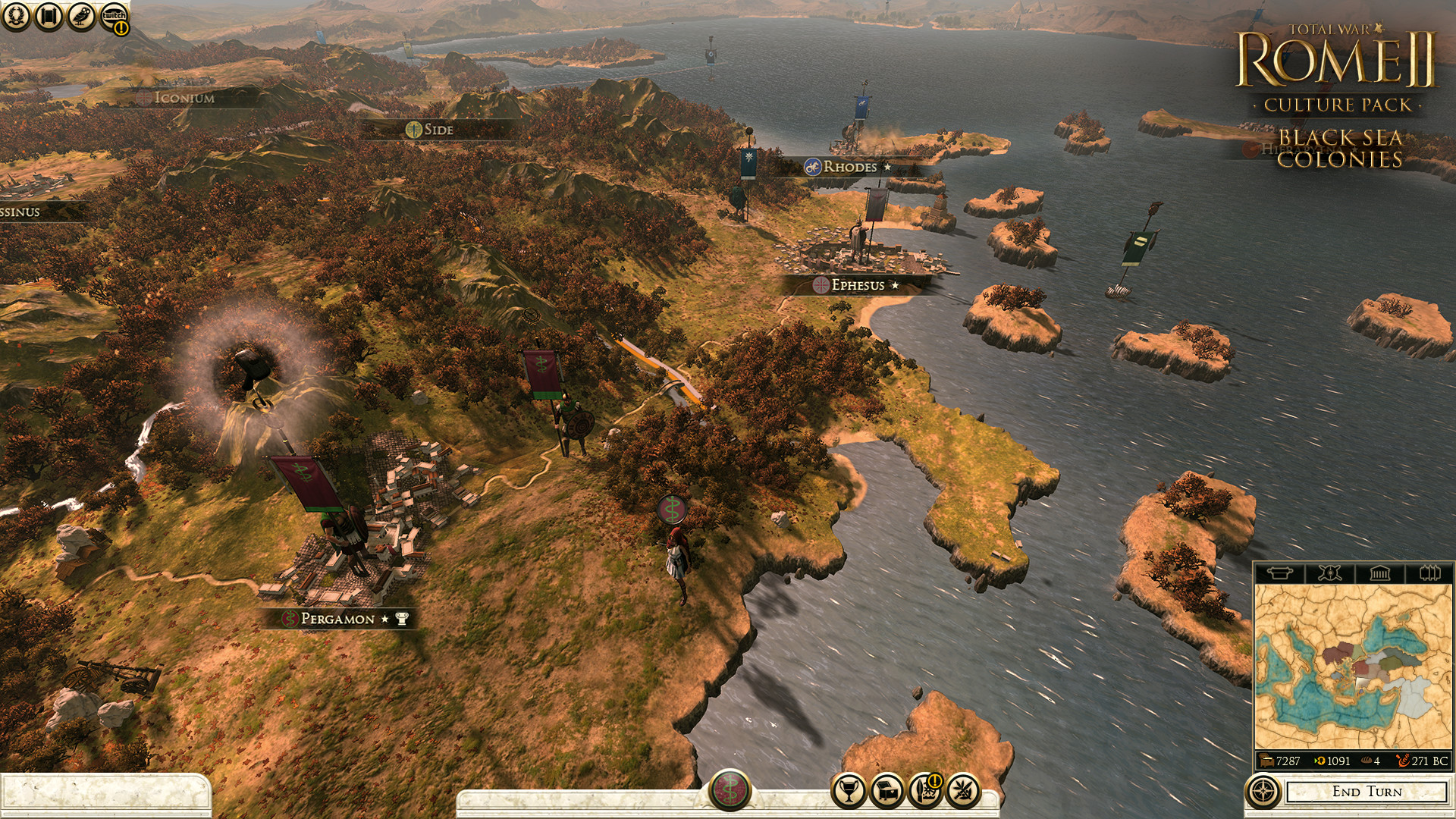Open the events scroll icon at top left
Viewport: 1456px width, 819px height.
[x=48, y=17]
